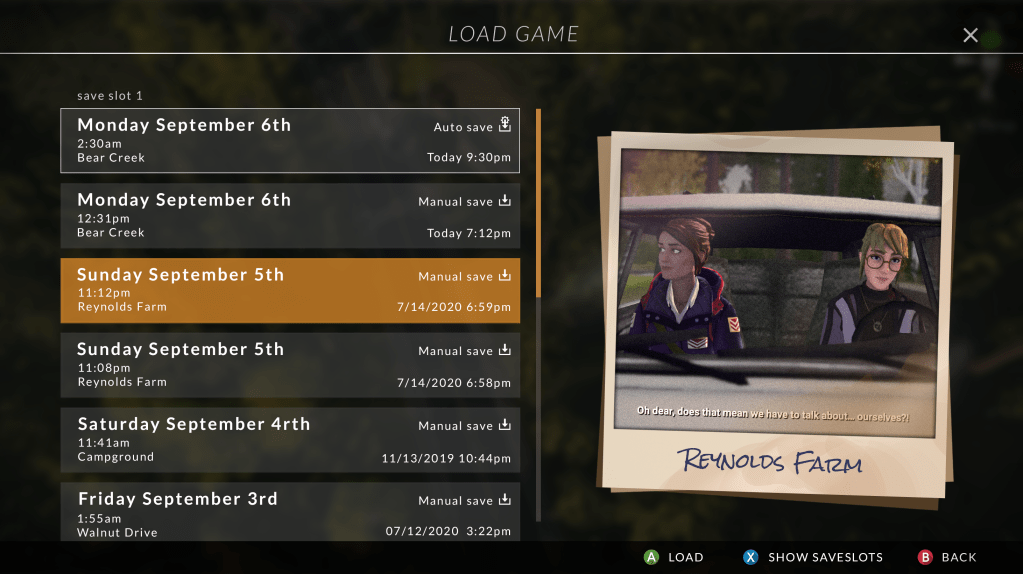Select the Saturday September 4th Campground save

[290, 440]
